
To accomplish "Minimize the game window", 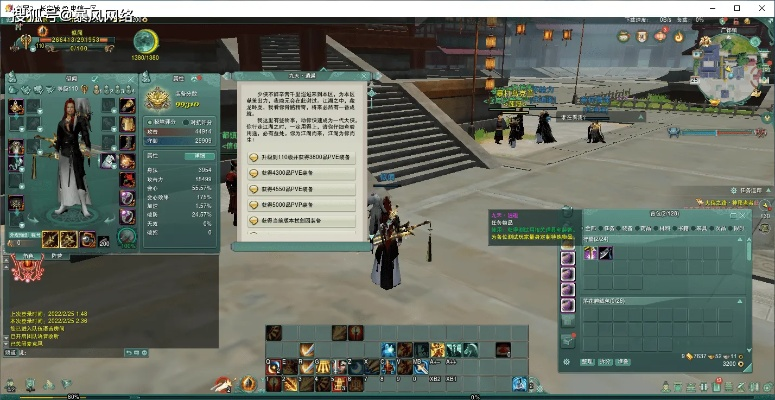I will (709, 8).
